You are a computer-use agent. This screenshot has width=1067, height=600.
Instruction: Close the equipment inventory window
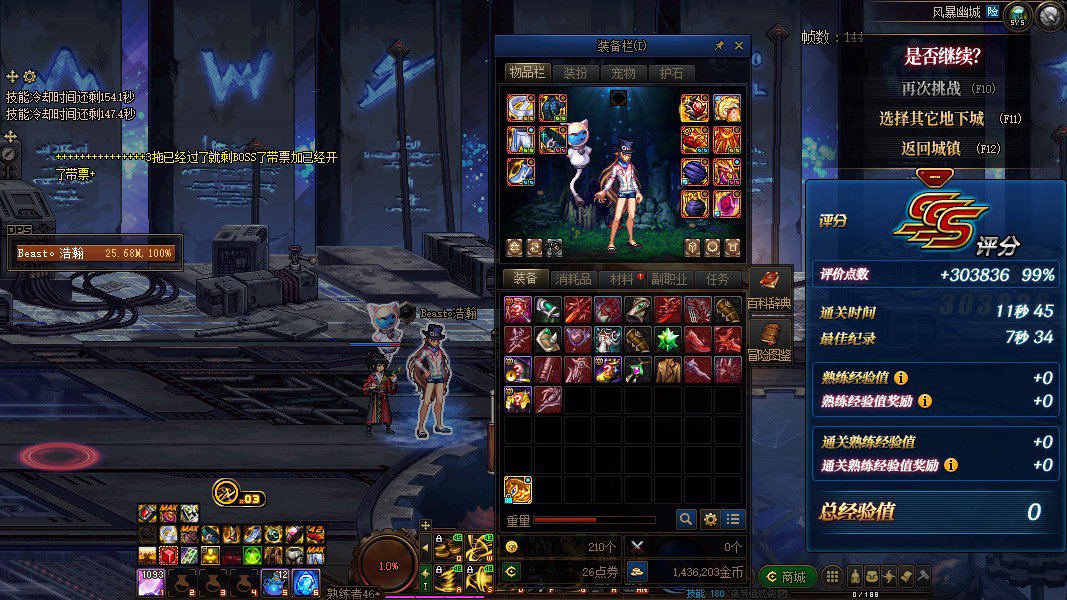[739, 46]
